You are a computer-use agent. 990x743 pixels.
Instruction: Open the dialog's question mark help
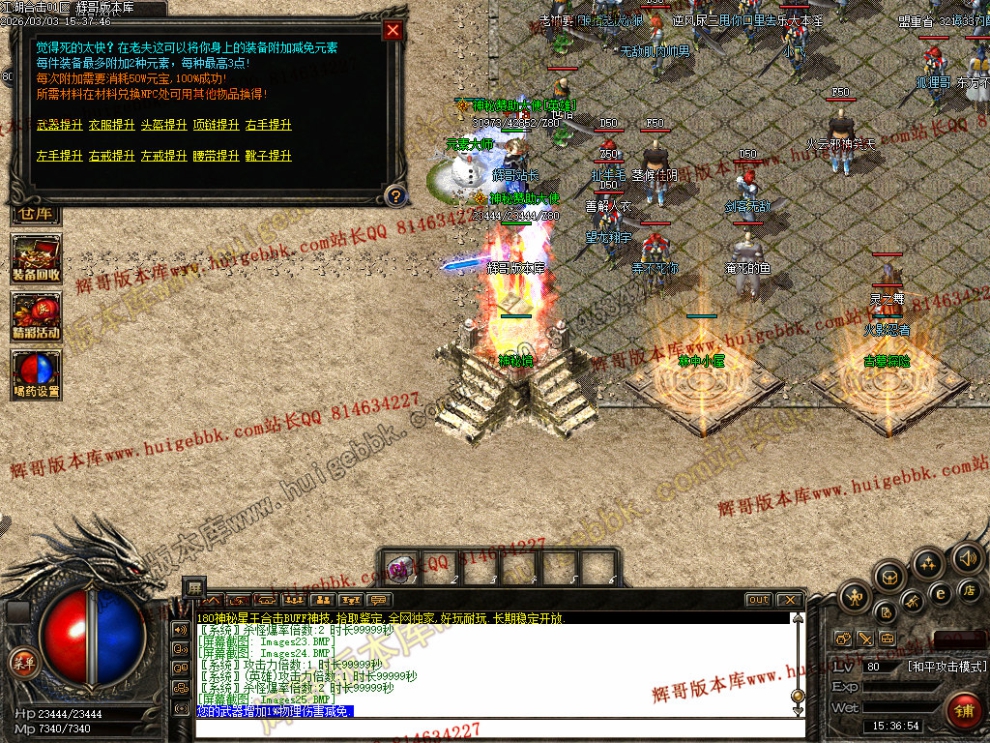[395, 195]
